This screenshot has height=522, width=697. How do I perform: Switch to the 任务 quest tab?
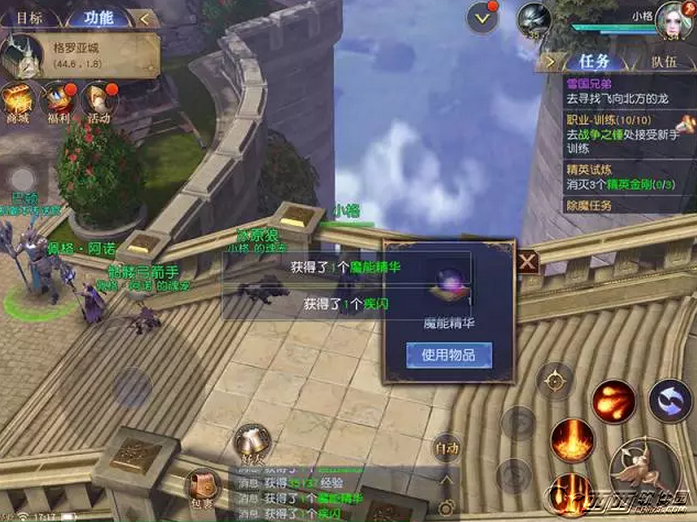tap(592, 61)
